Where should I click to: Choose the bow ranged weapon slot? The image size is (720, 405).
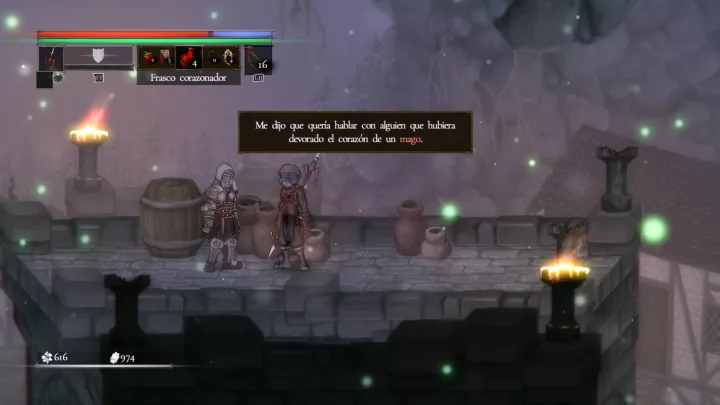click(x=257, y=58)
